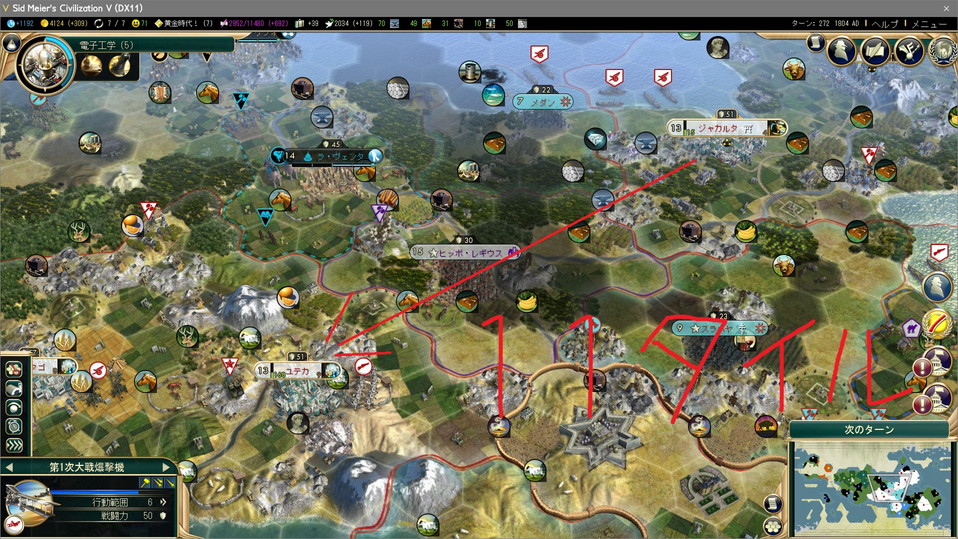
Task: Open the ユテカ city banner
Action: point(298,370)
